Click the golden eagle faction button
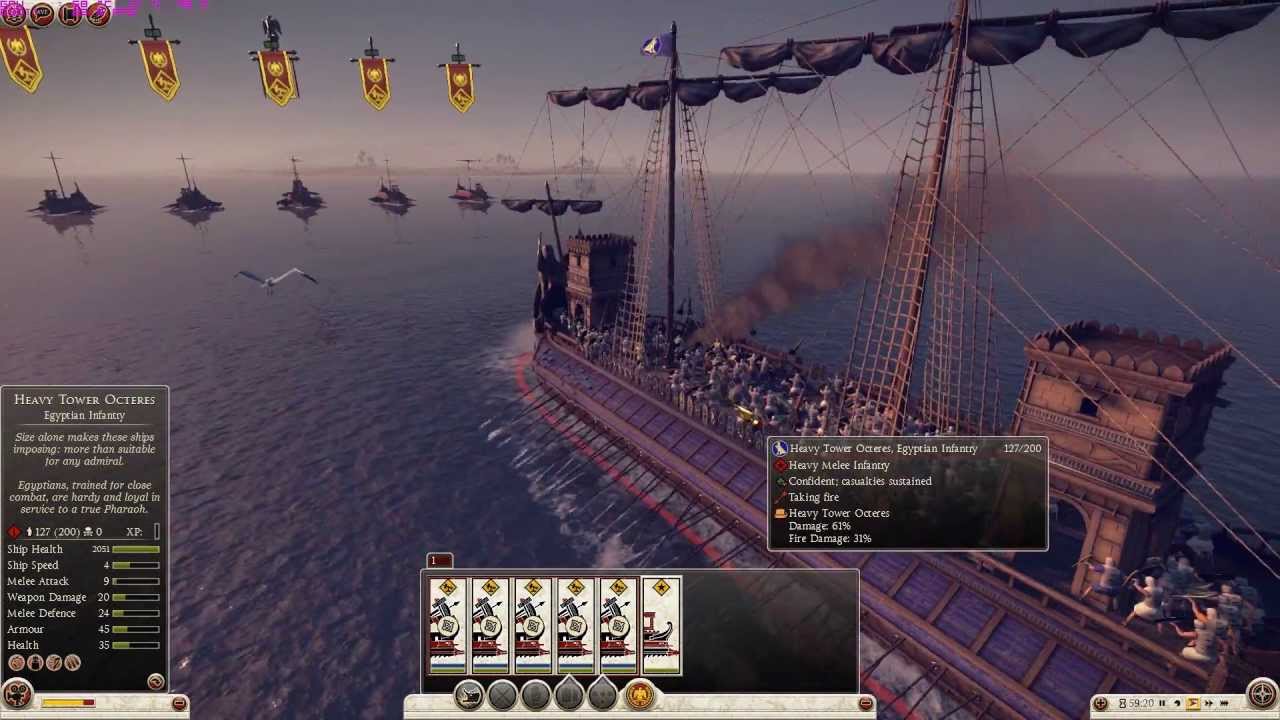The image size is (1280, 720). coord(640,694)
